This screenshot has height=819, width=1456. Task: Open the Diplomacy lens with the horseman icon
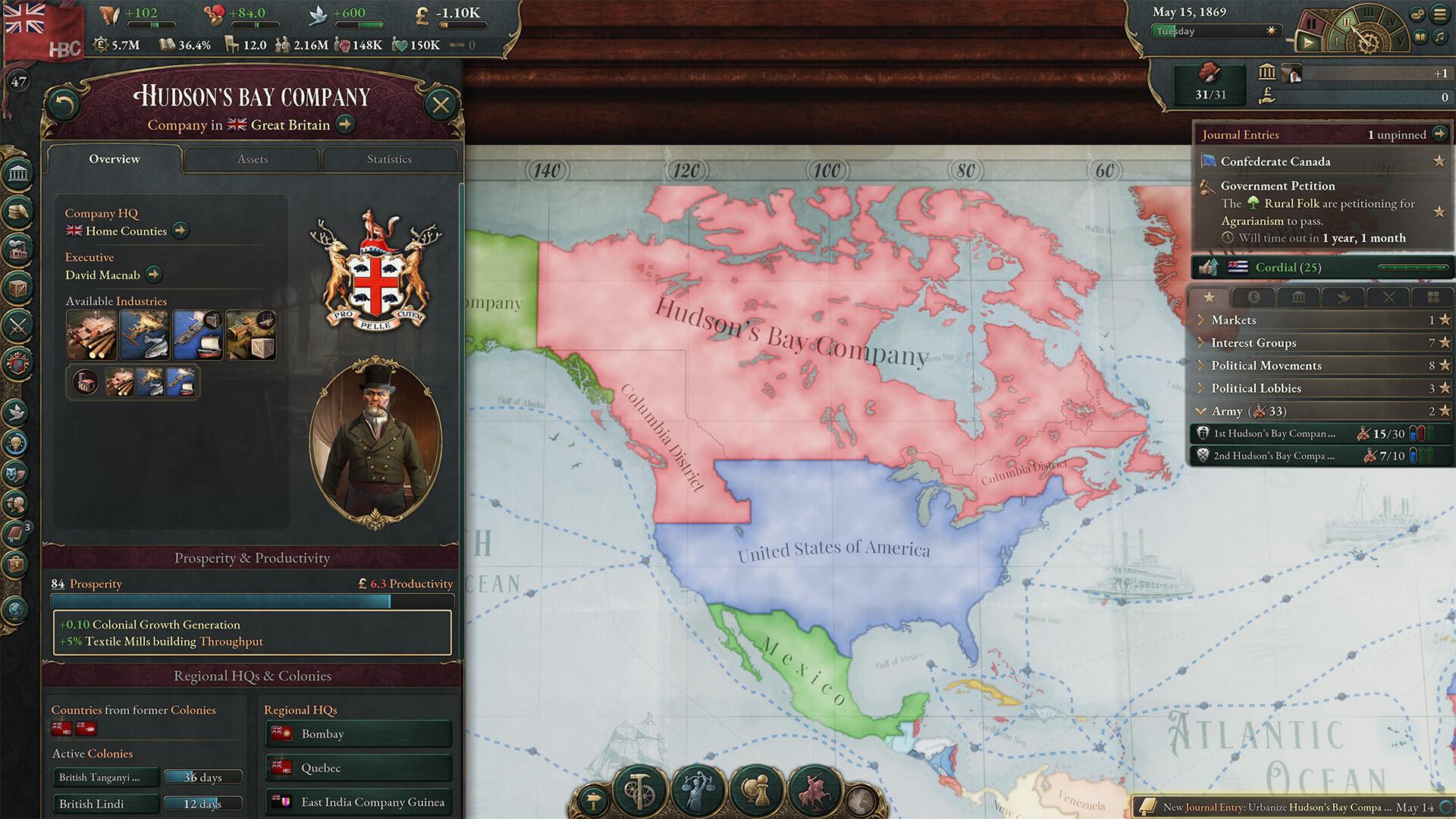[815, 791]
